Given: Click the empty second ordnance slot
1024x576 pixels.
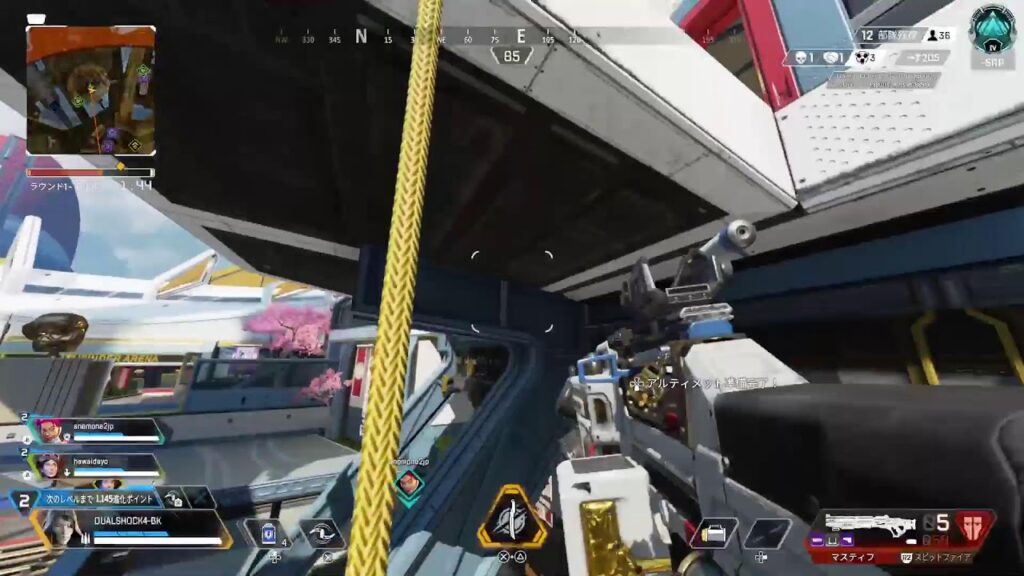Looking at the screenshot, I should pyautogui.click(x=766, y=533).
